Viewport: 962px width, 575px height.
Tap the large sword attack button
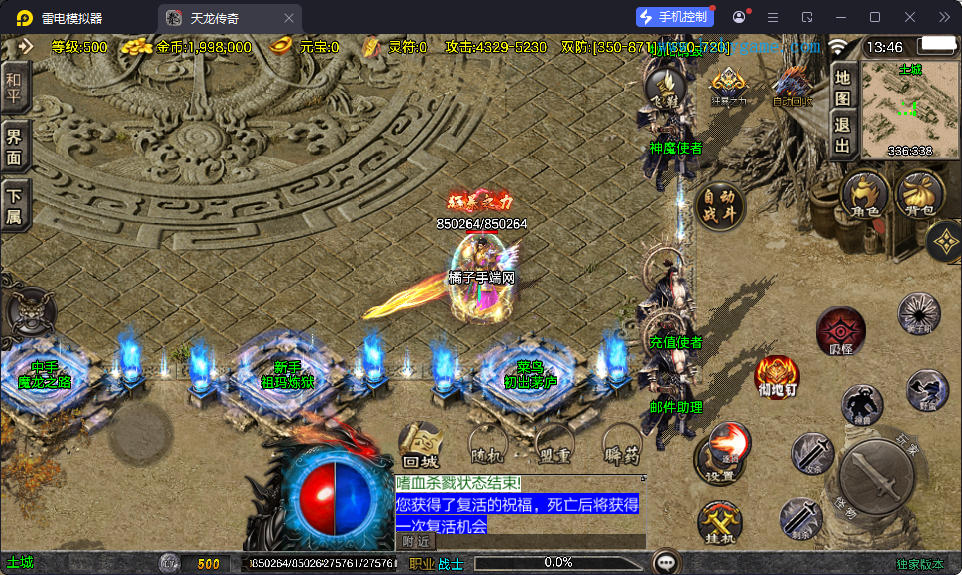coord(876,477)
